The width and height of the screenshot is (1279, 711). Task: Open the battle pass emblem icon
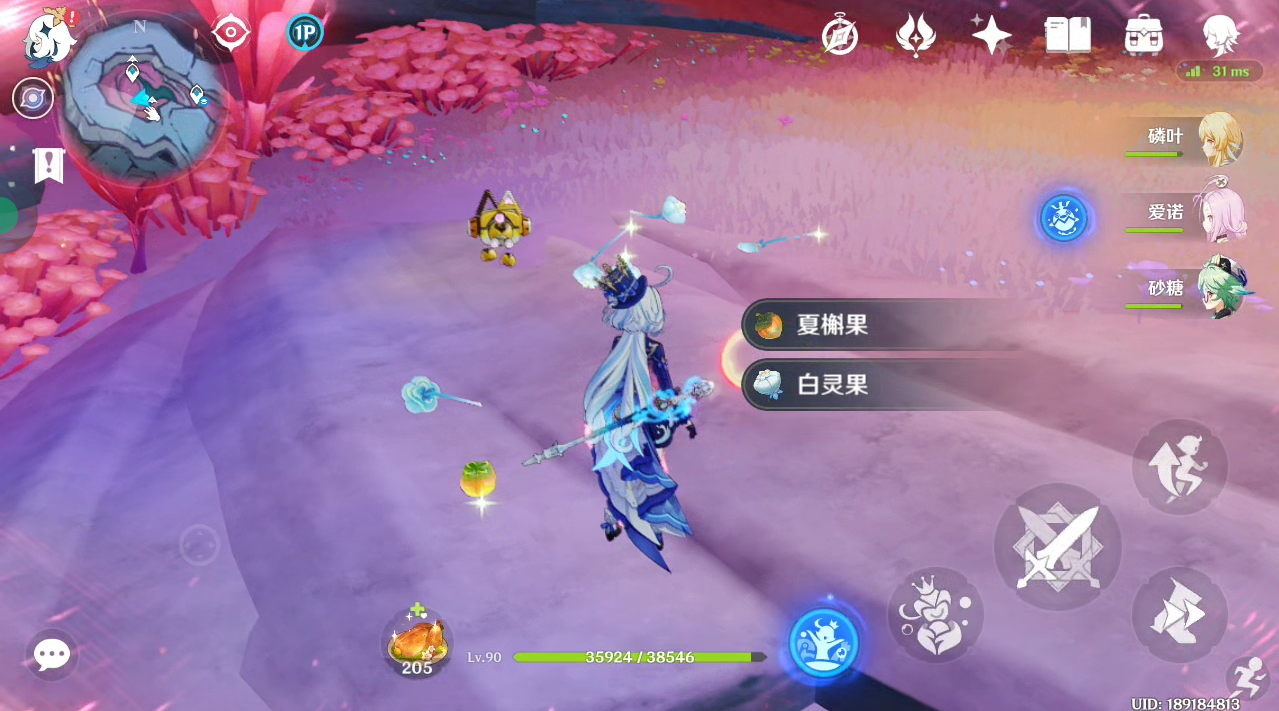click(915, 36)
